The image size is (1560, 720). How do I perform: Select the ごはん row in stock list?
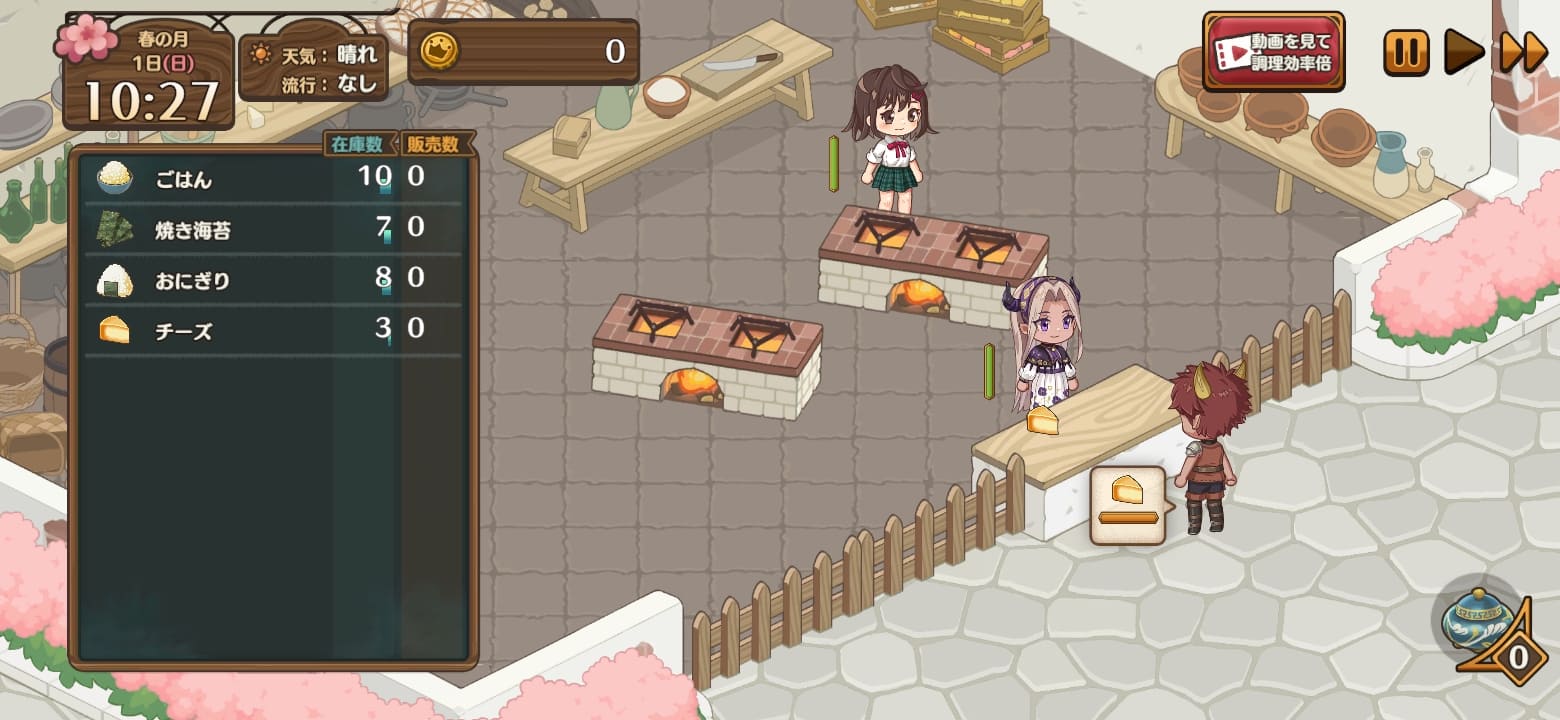(270, 179)
